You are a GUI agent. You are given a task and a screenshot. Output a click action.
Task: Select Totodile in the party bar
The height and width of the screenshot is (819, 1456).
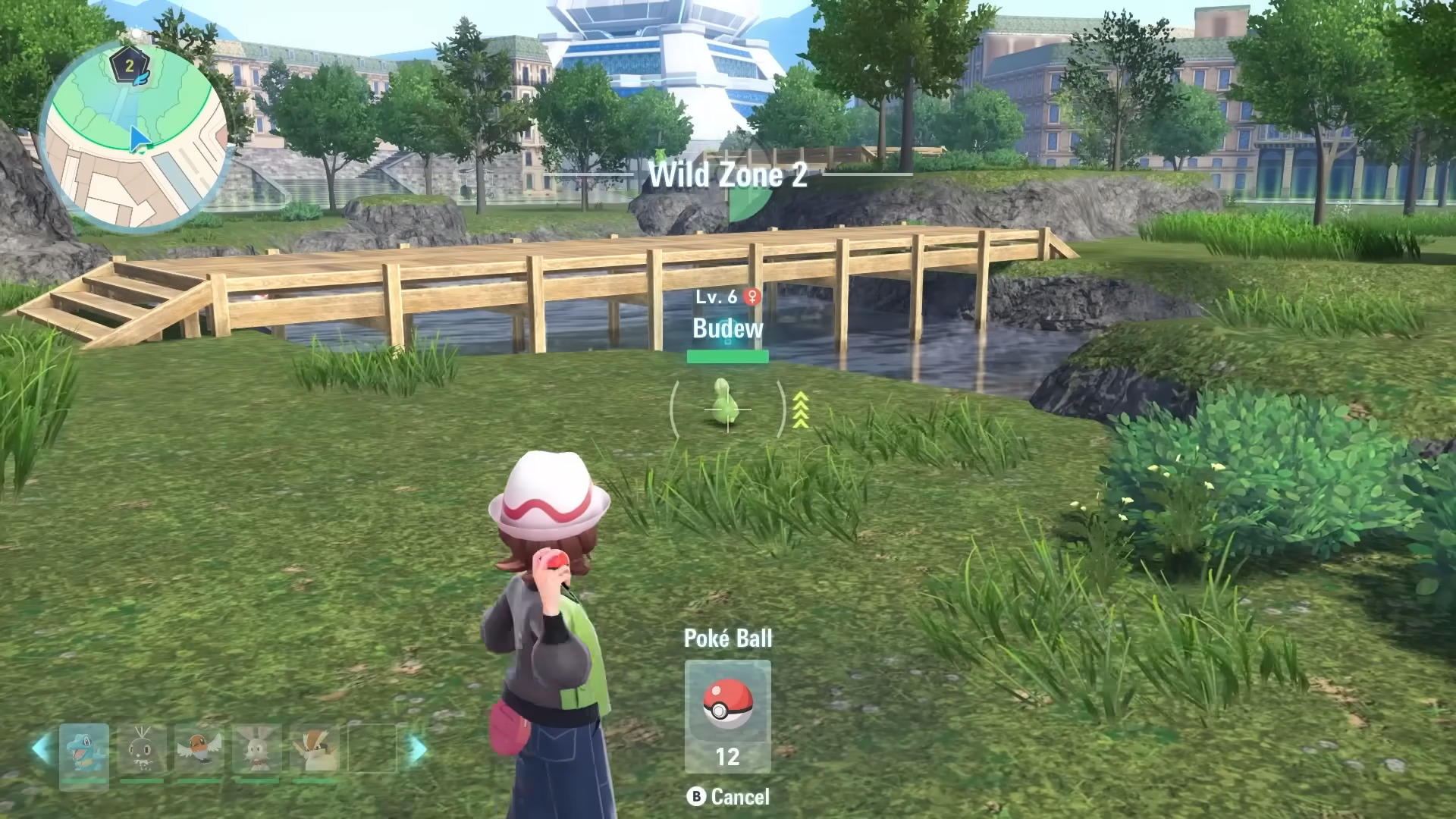(x=84, y=749)
